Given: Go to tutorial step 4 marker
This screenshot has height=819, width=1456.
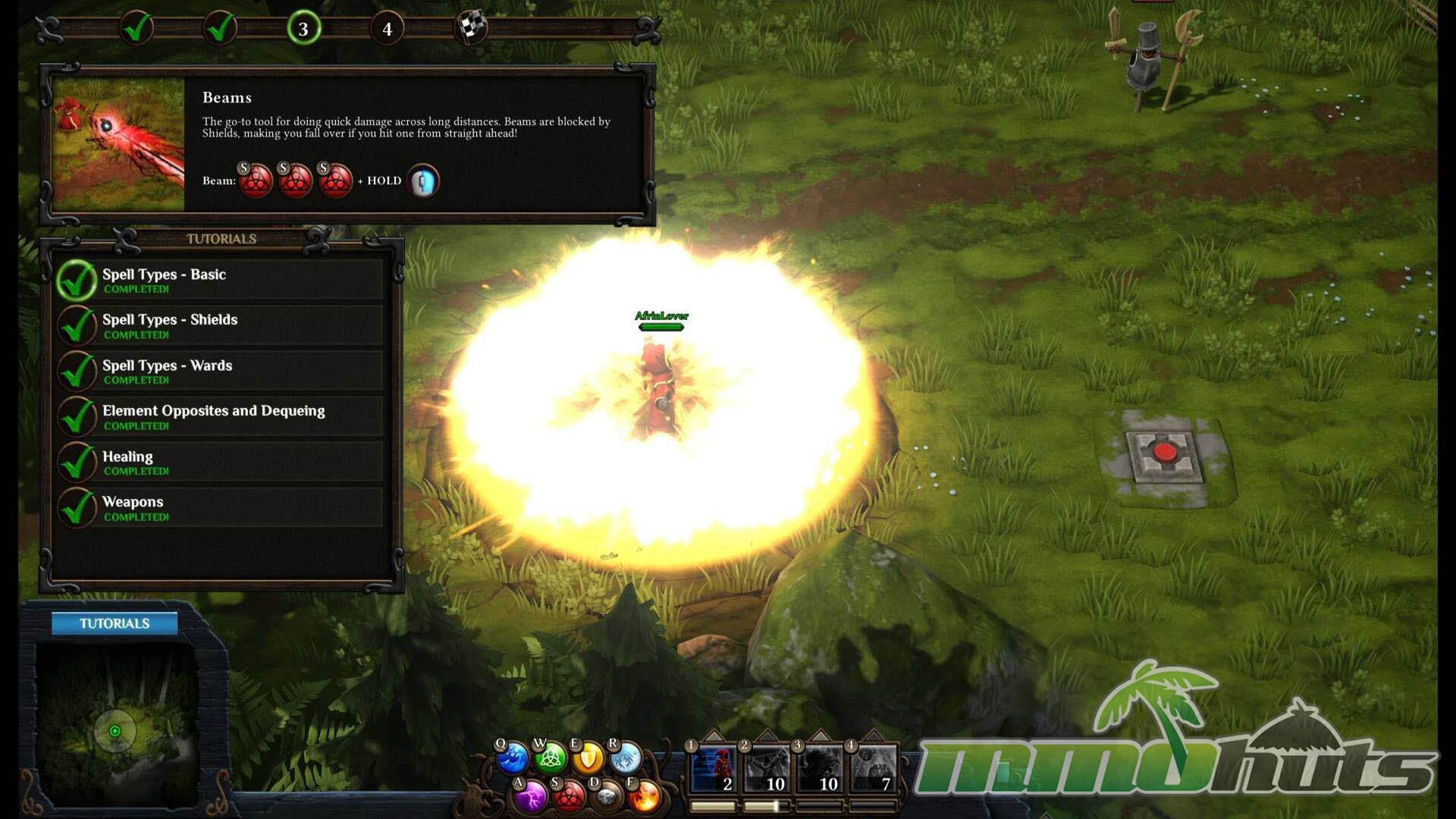Looking at the screenshot, I should (387, 29).
